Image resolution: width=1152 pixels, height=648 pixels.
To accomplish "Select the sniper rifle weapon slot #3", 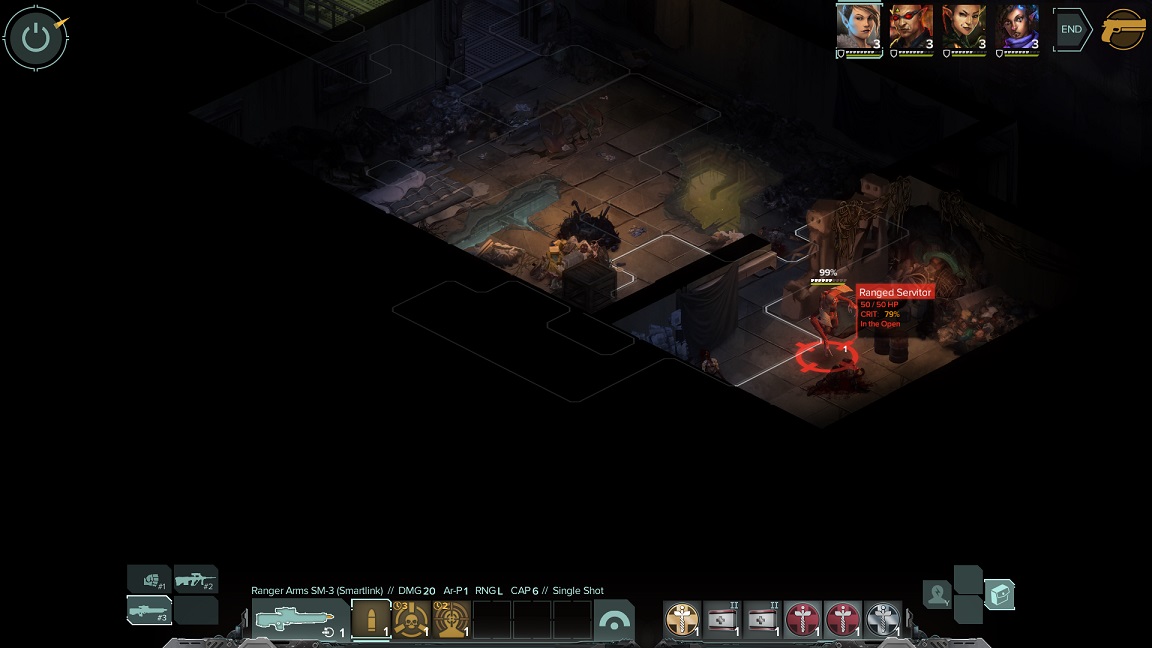I will 149,610.
